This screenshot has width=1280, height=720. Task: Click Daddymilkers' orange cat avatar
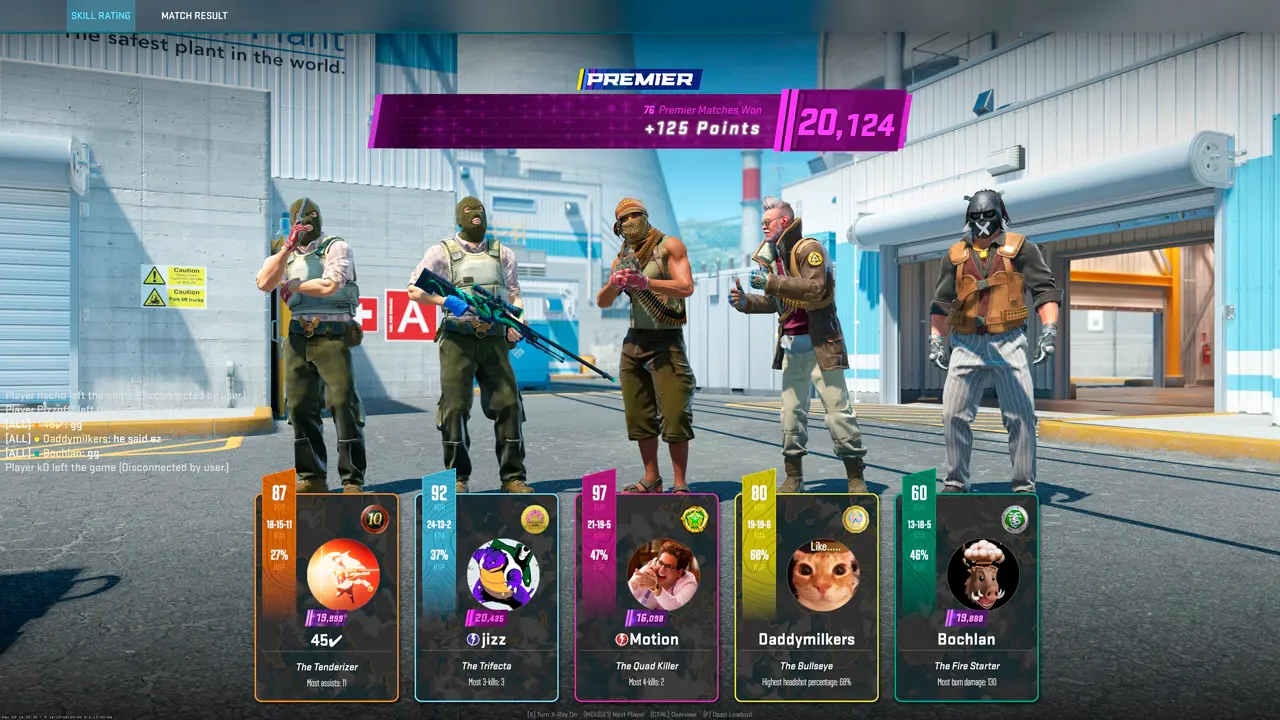(823, 576)
